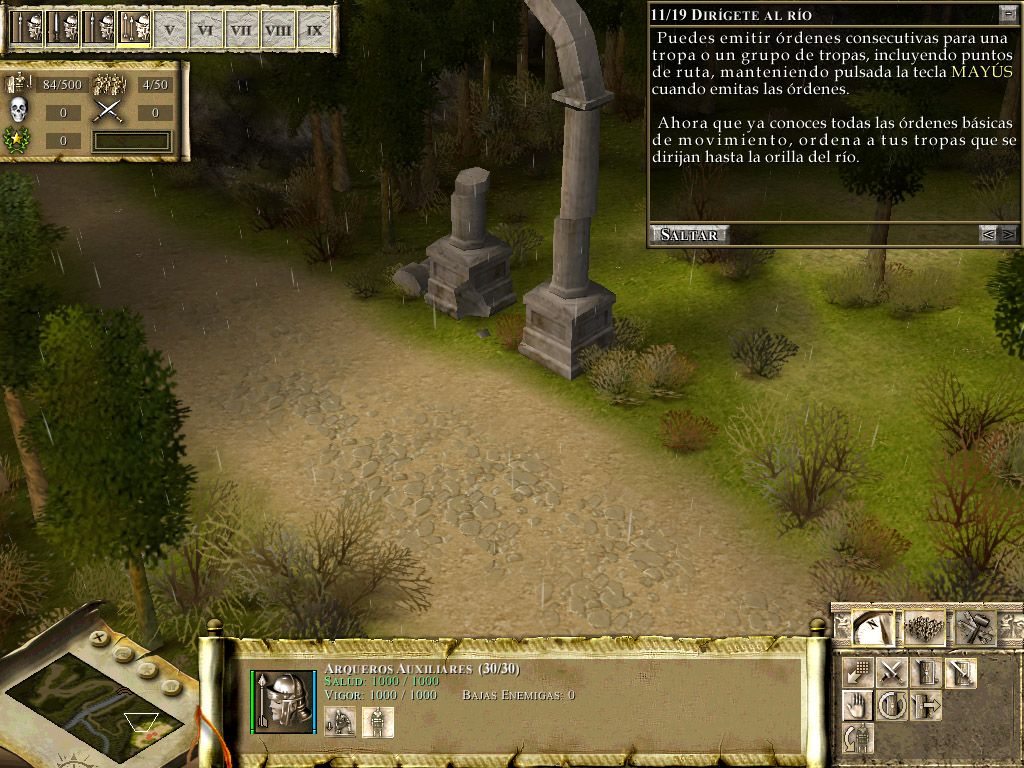
Task: Choose empty group slot IX
Action: 314,30
